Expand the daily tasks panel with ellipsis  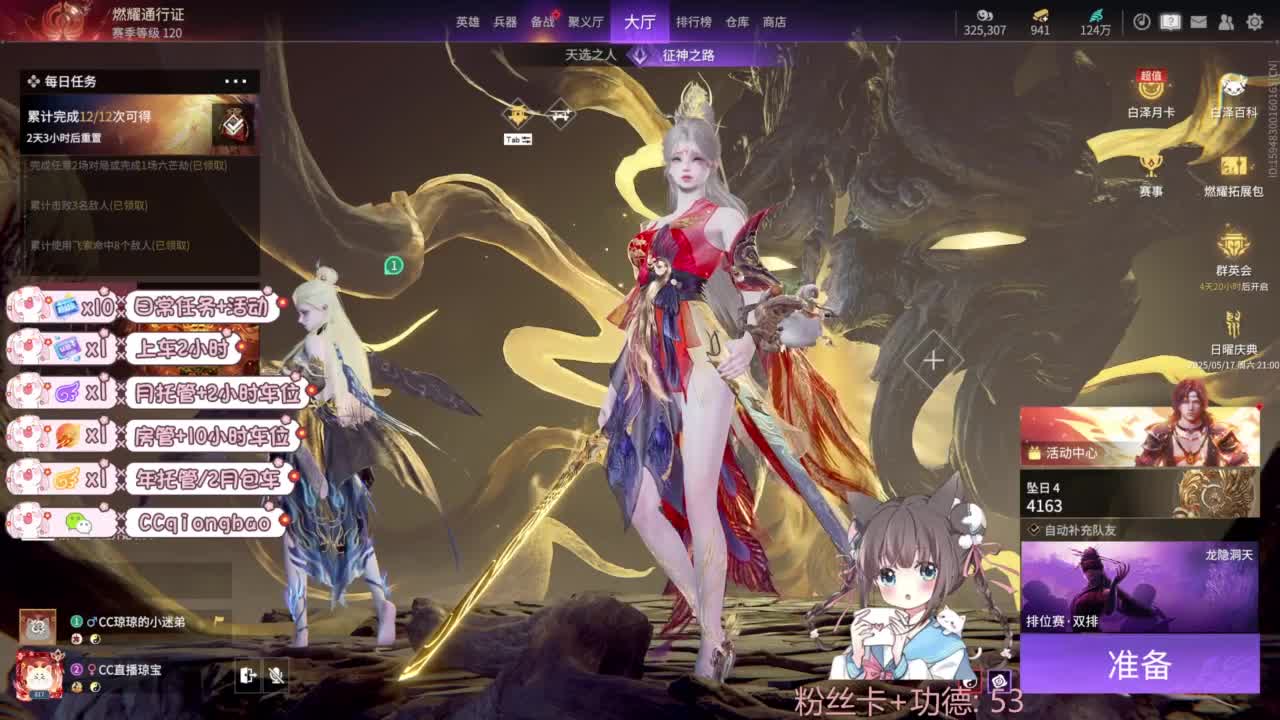click(x=236, y=80)
